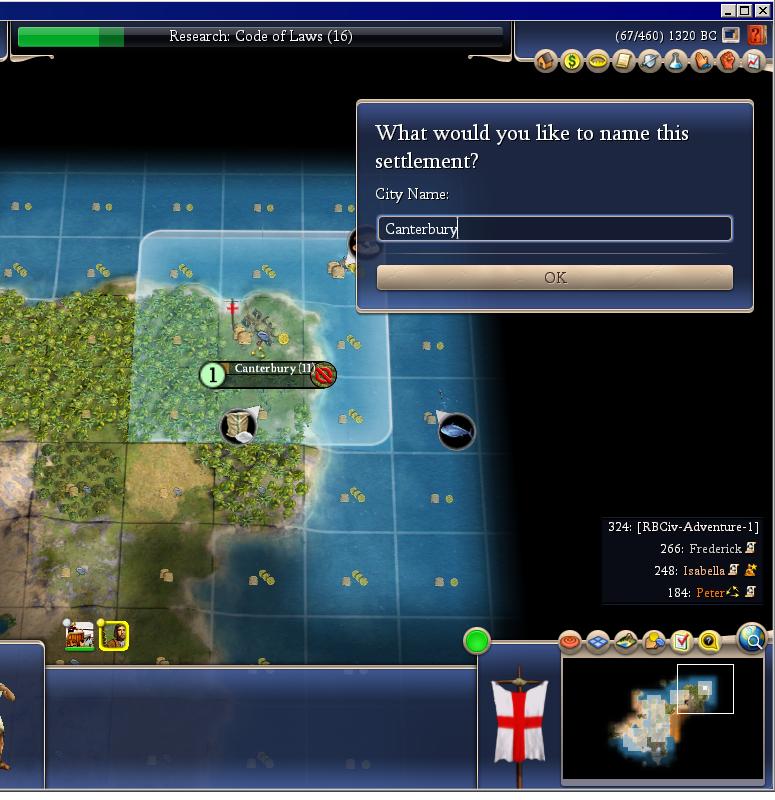Open the Military Advisor helmet icon

click(650, 62)
